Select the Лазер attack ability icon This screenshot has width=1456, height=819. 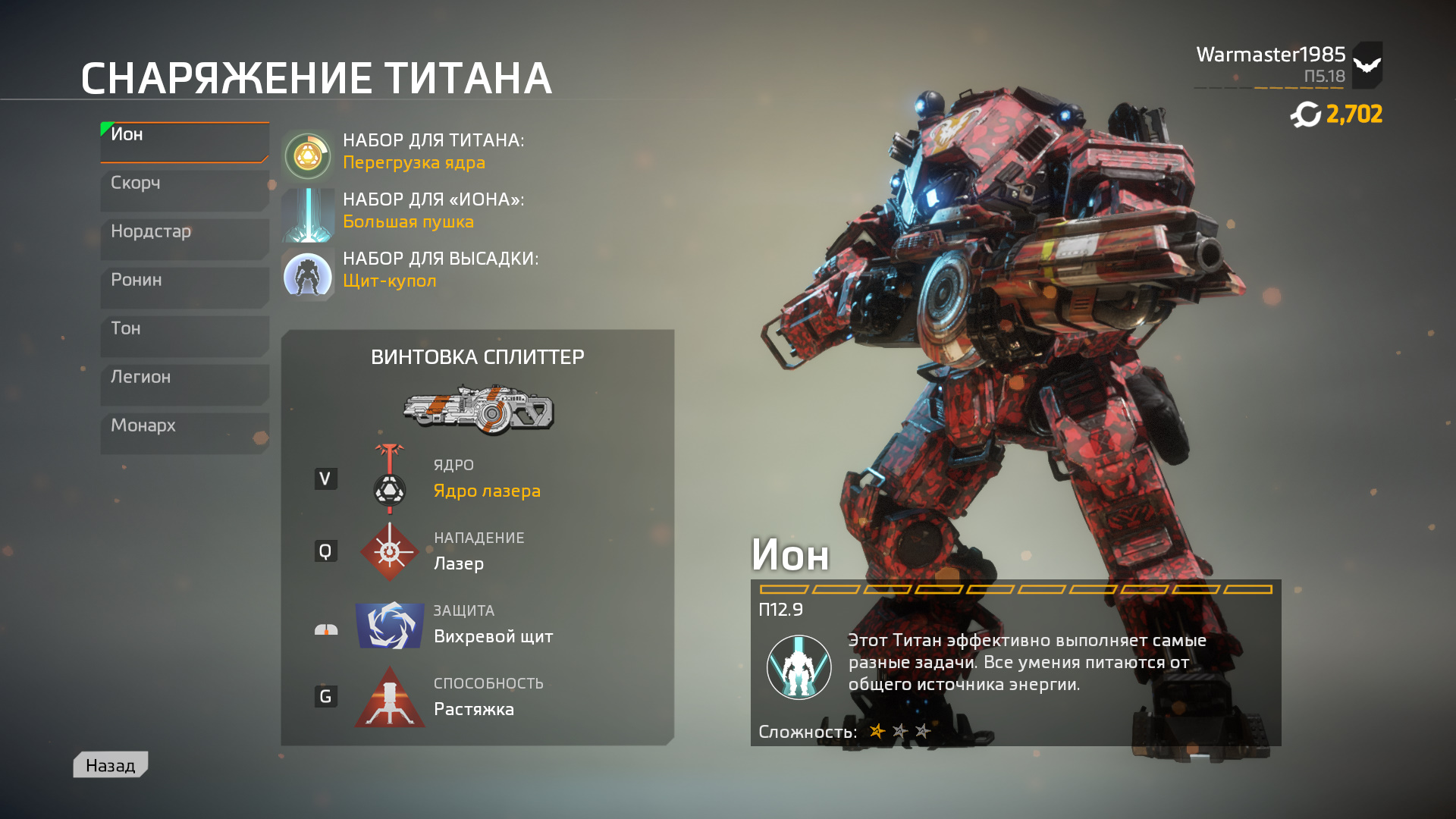pos(389,551)
